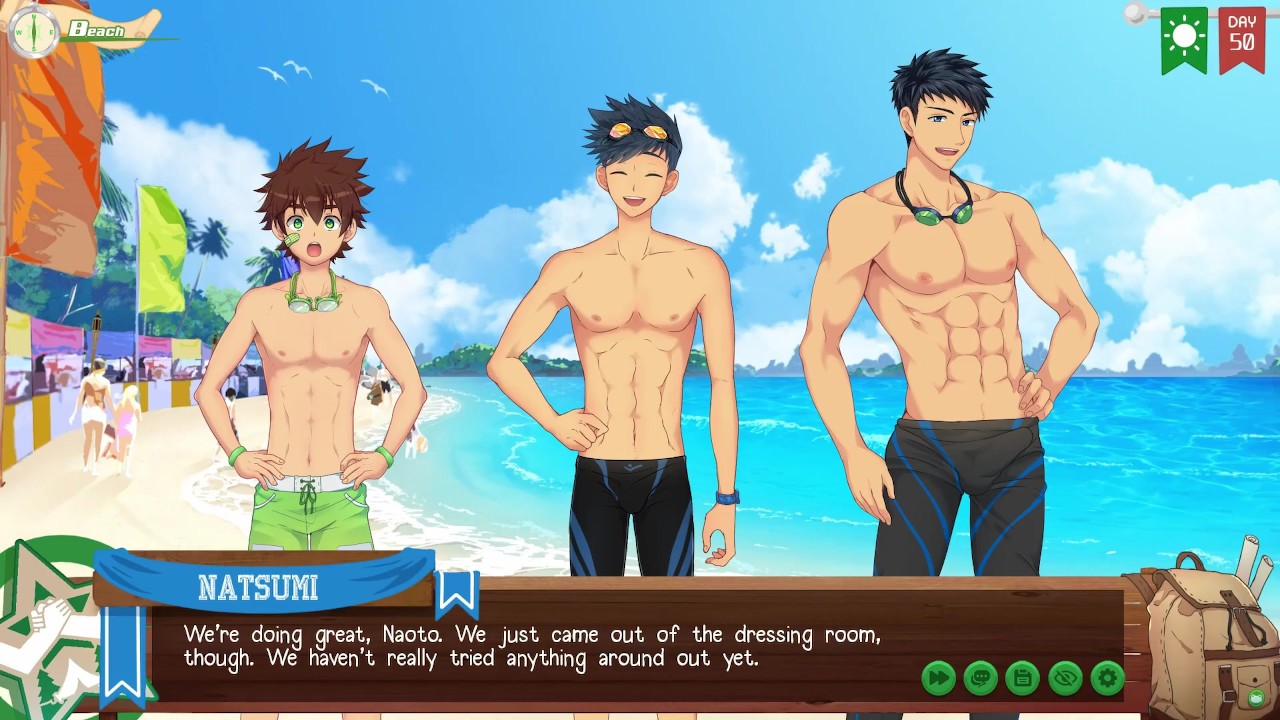Activate the fast-forward skip button

point(938,679)
